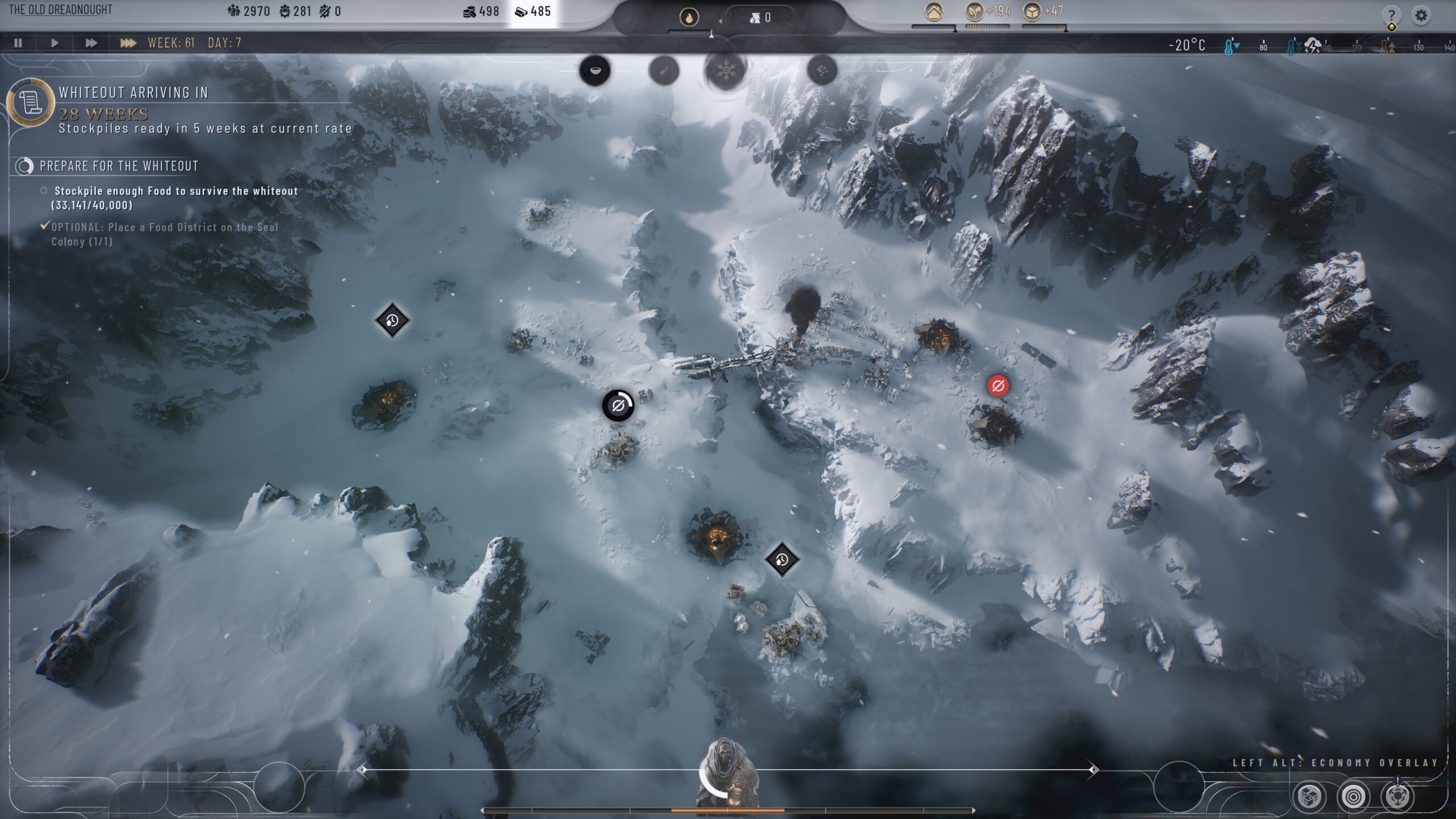Screen dimensions: 1456x819
Task: Set game speed to normal play
Action: (55, 43)
